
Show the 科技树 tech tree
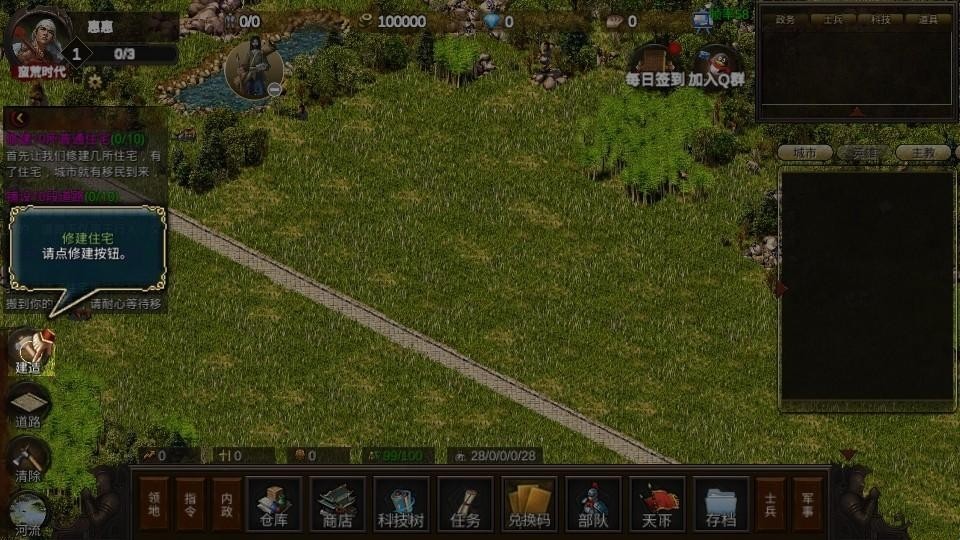tap(401, 503)
